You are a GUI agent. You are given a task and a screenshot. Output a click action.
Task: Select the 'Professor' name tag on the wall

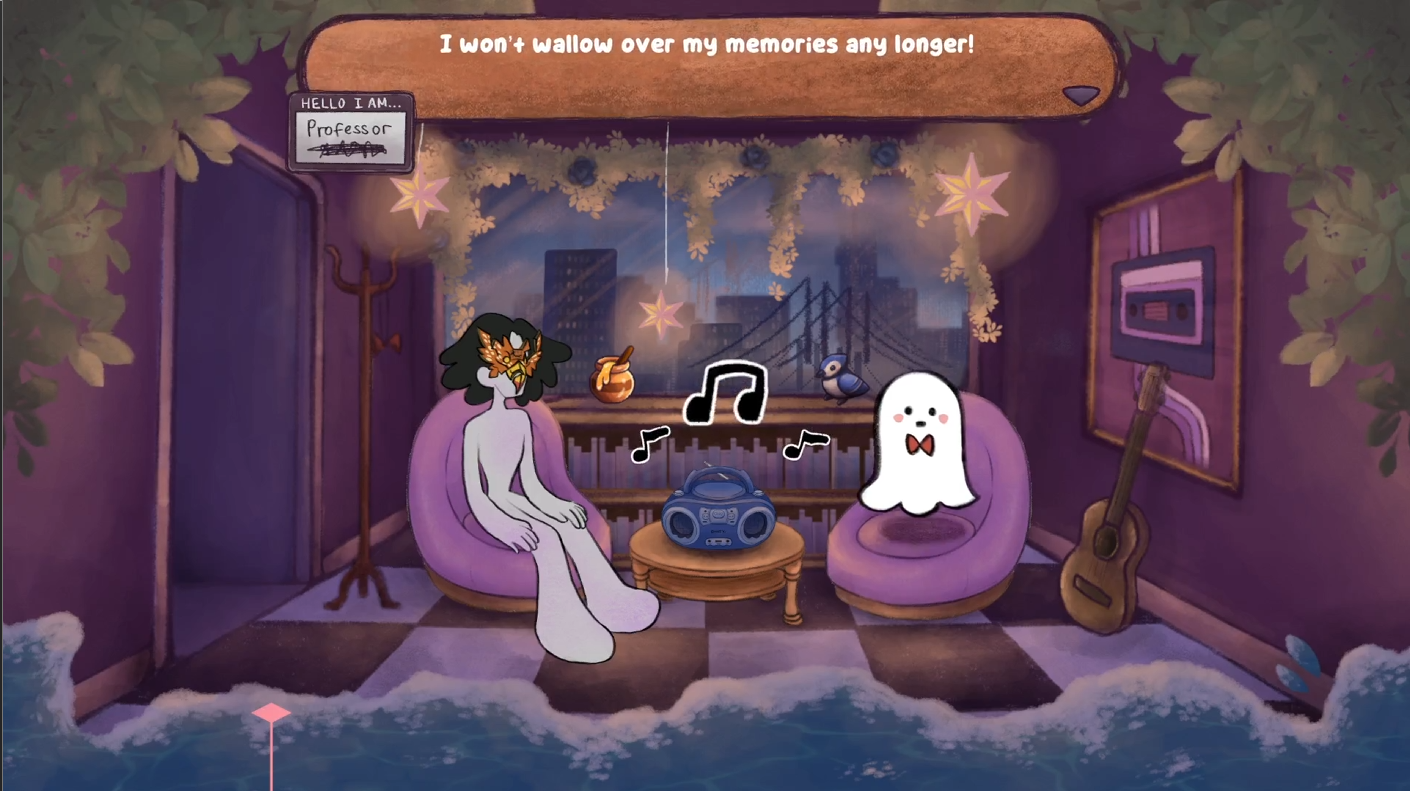[x=350, y=131]
